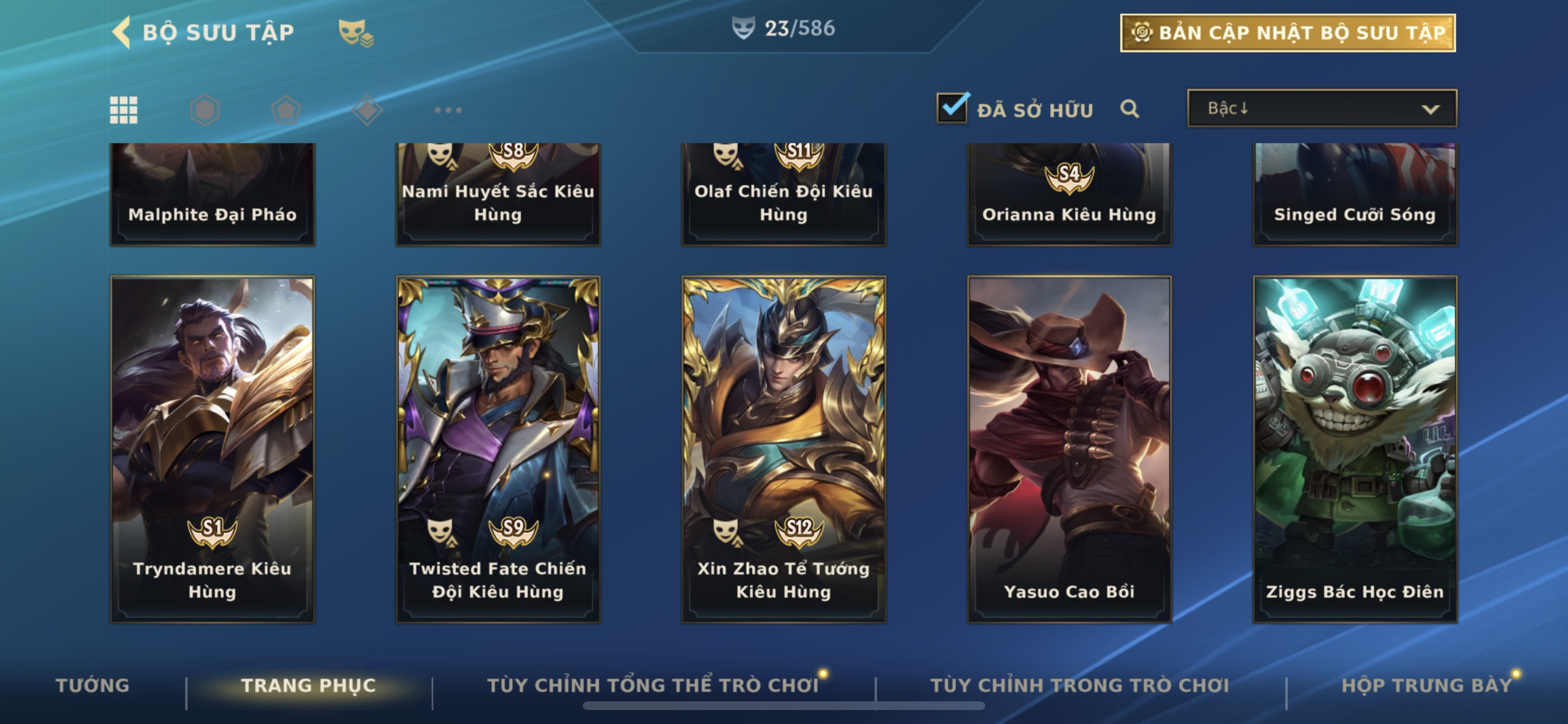Select Yasuo Cao Bồi skin card

(x=1069, y=449)
